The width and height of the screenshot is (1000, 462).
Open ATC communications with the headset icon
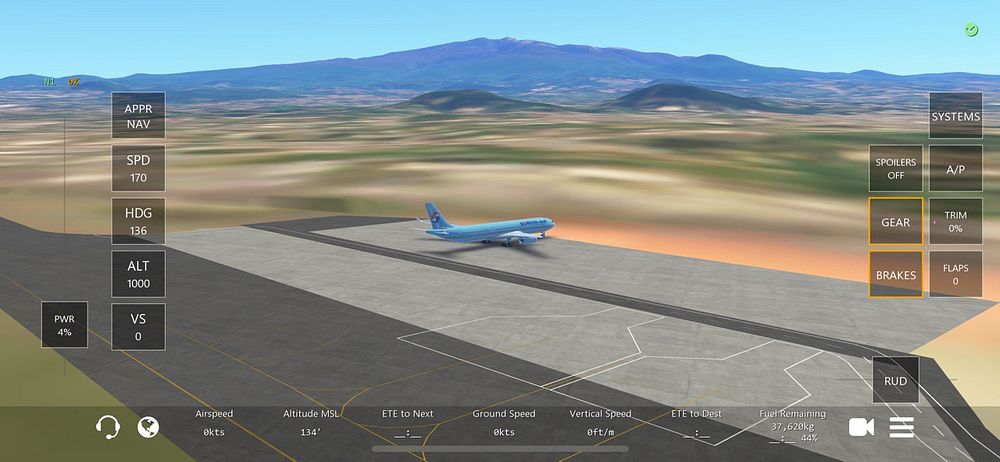[x=108, y=427]
